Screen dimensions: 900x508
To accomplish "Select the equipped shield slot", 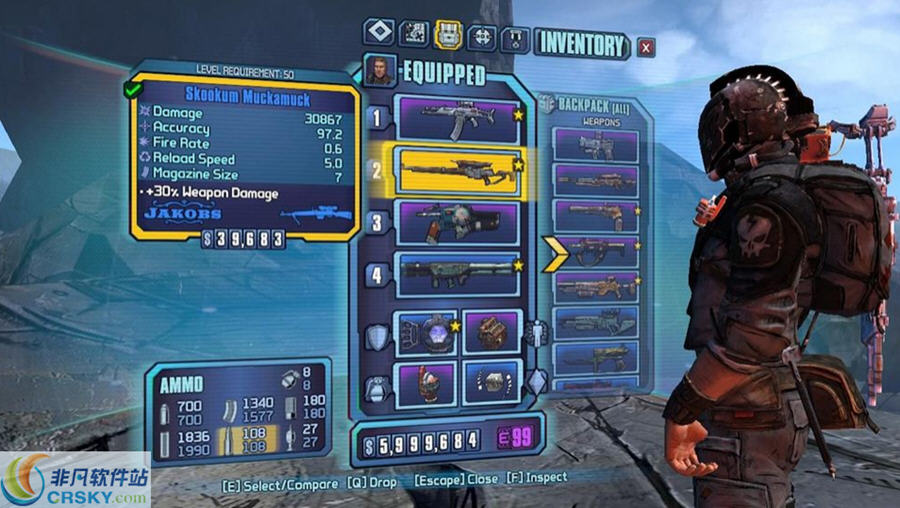I will [x=426, y=332].
